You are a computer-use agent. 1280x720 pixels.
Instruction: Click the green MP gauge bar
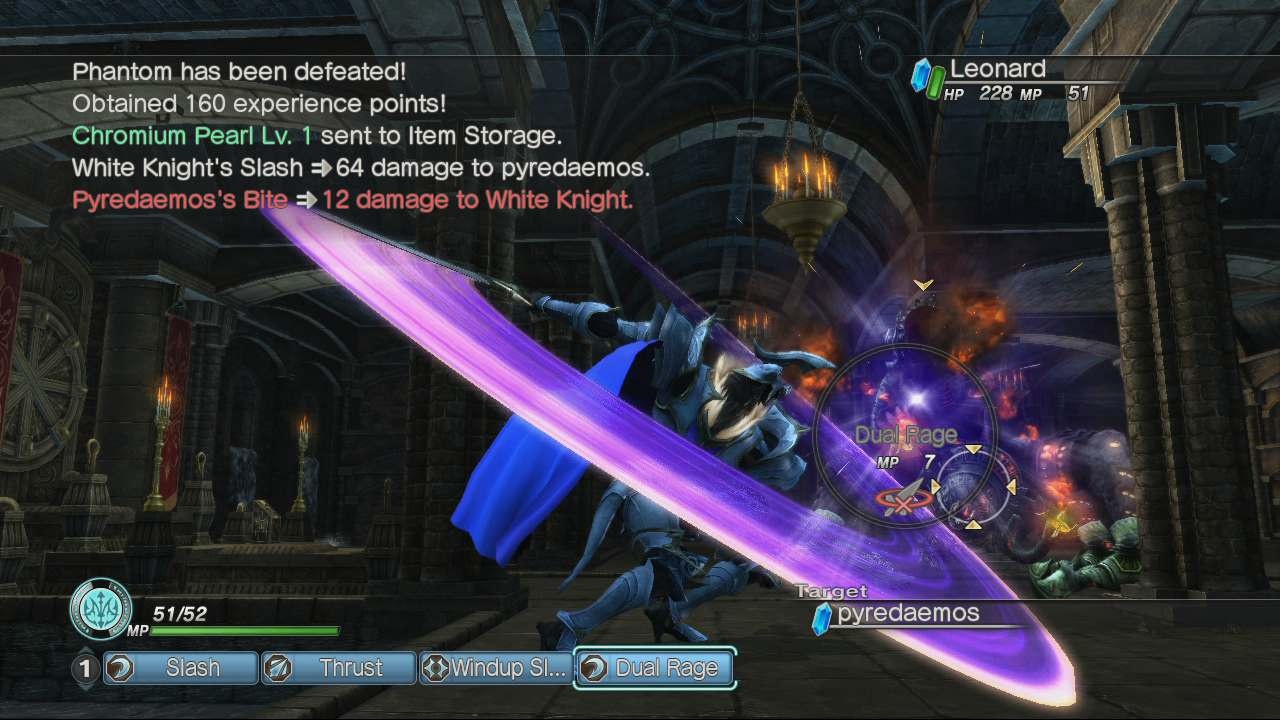click(245, 632)
